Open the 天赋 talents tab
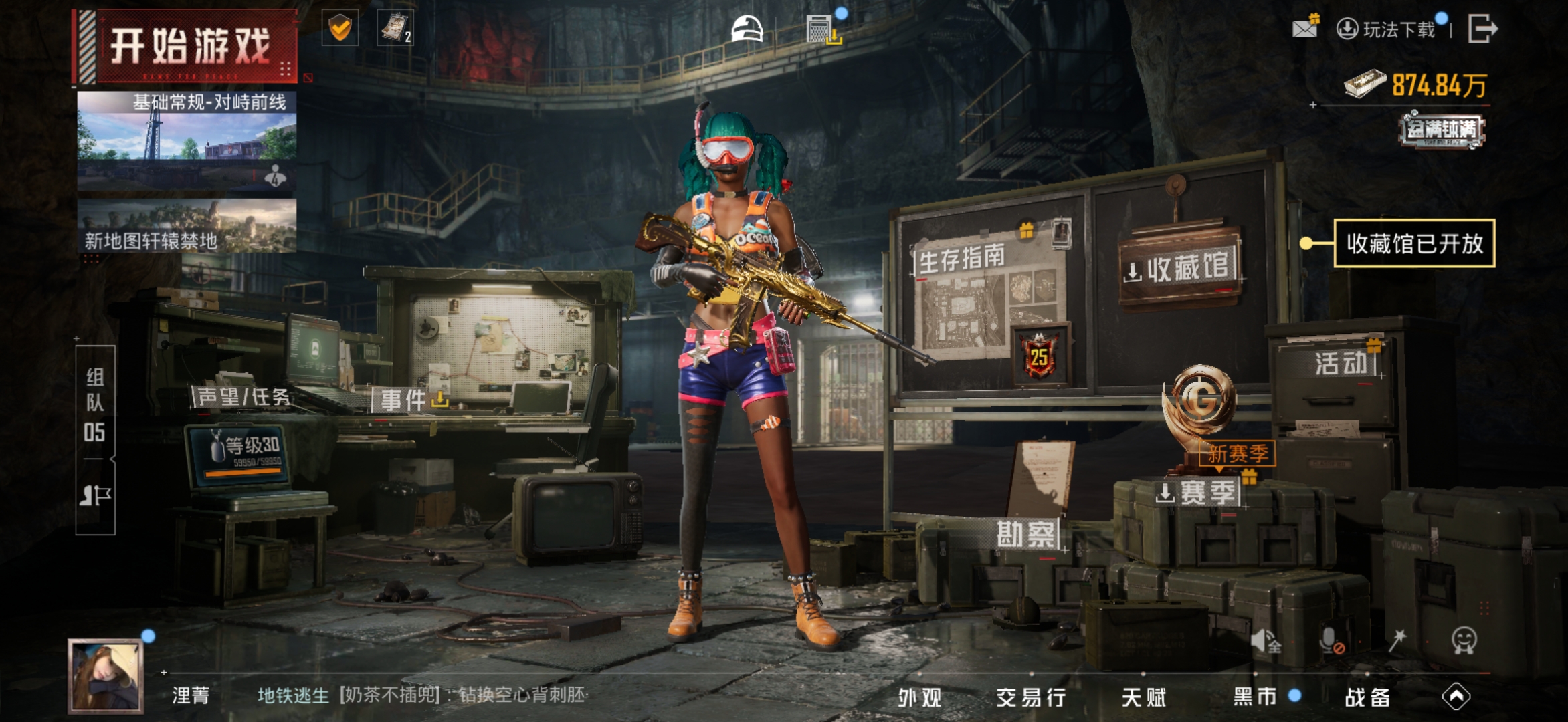The height and width of the screenshot is (722, 1568). 1143,697
